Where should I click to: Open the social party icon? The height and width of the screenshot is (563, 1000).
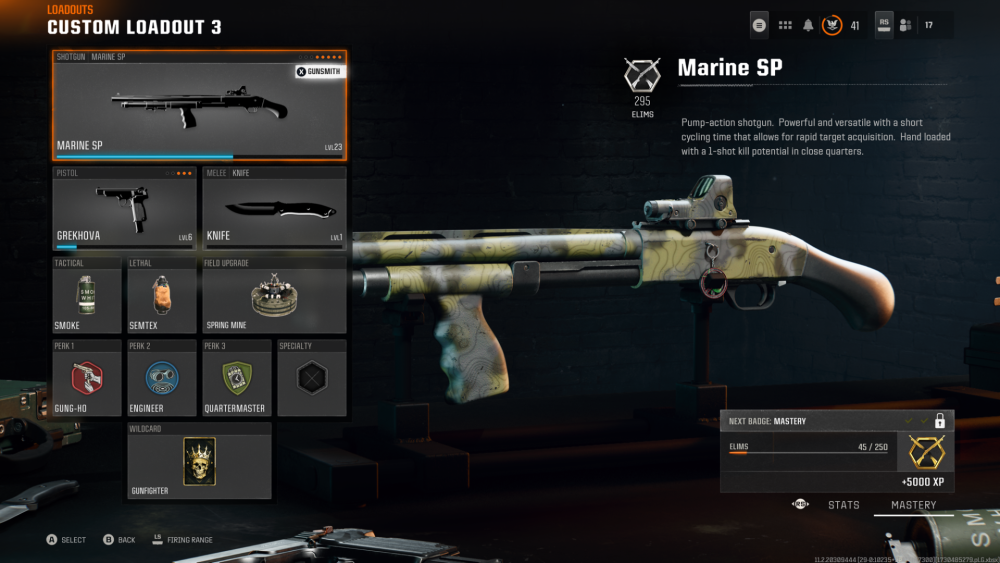[x=906, y=25]
